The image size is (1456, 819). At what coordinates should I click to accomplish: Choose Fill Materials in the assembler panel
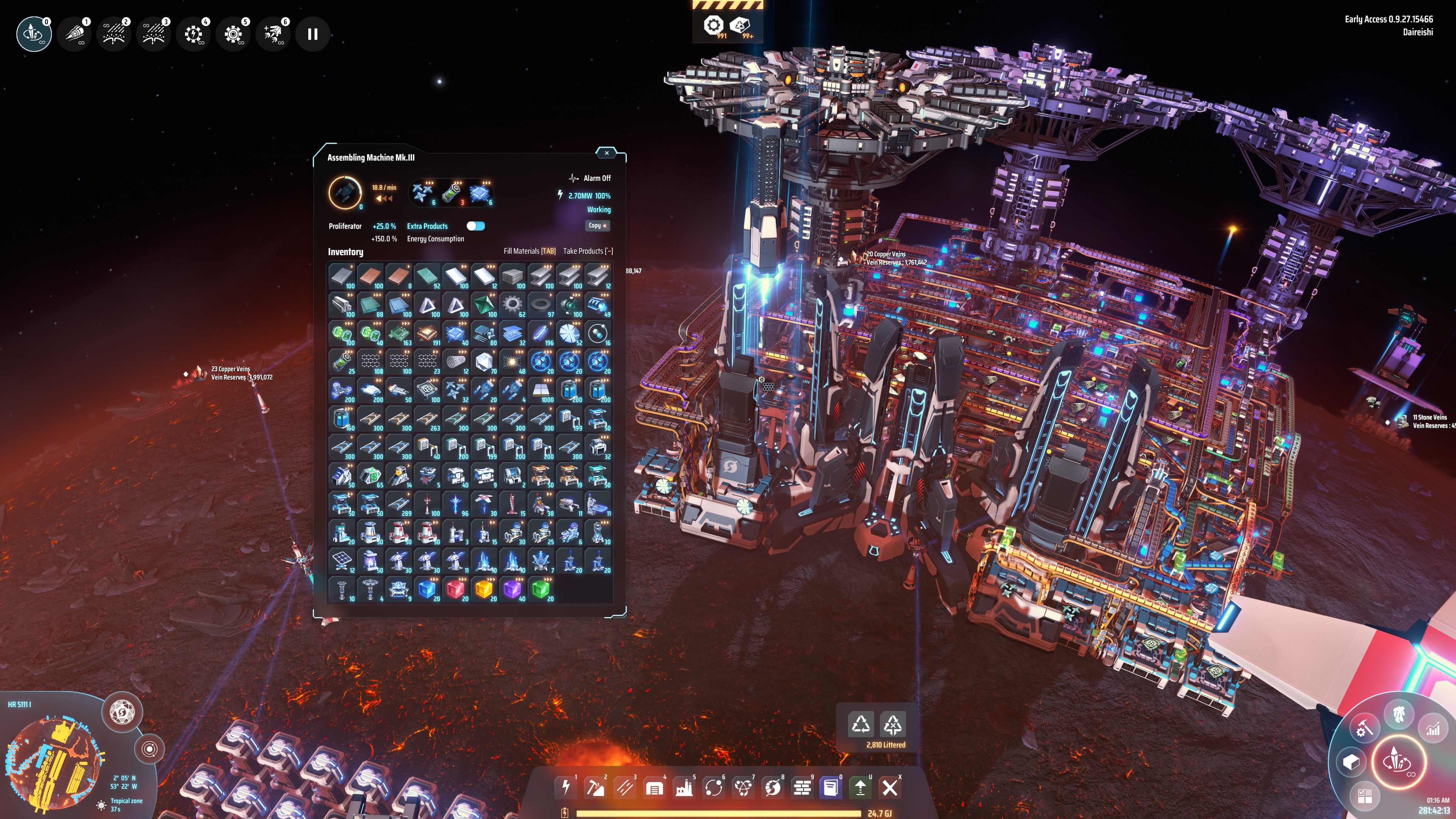tap(529, 251)
